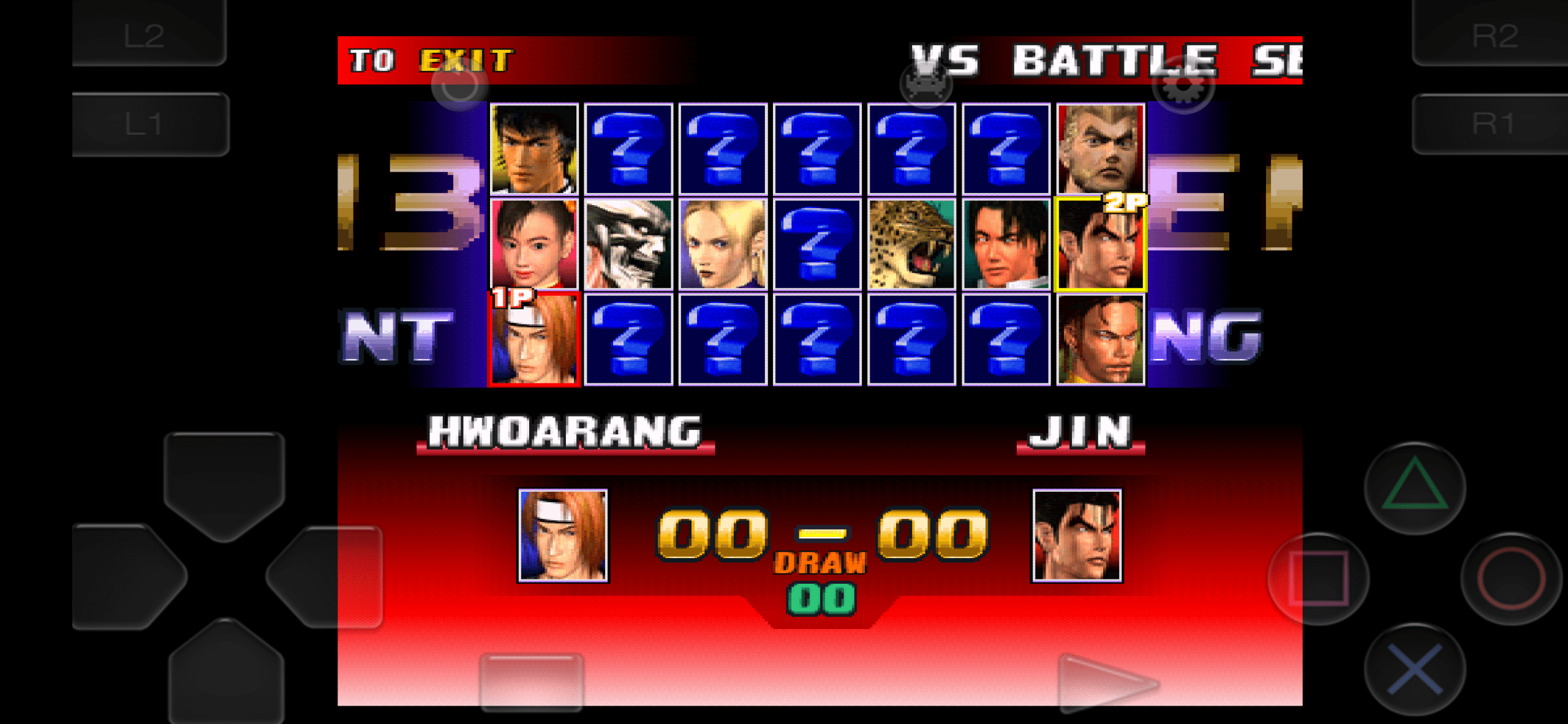Tap the space invader emulator menu icon
This screenshot has width=1568, height=724.
pos(925,83)
